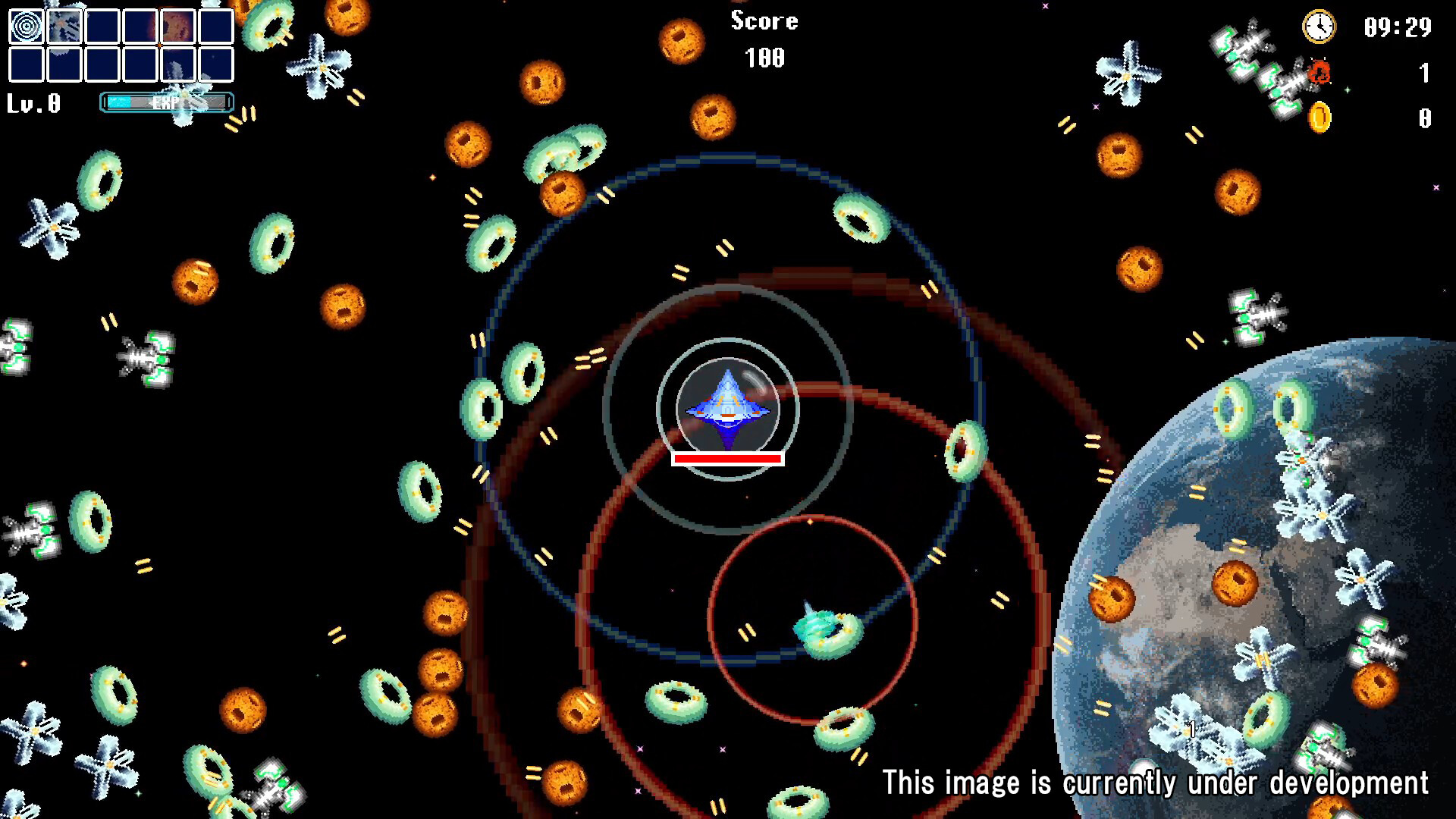
Task: Open the Lv.0 level indicator
Action: (33, 102)
